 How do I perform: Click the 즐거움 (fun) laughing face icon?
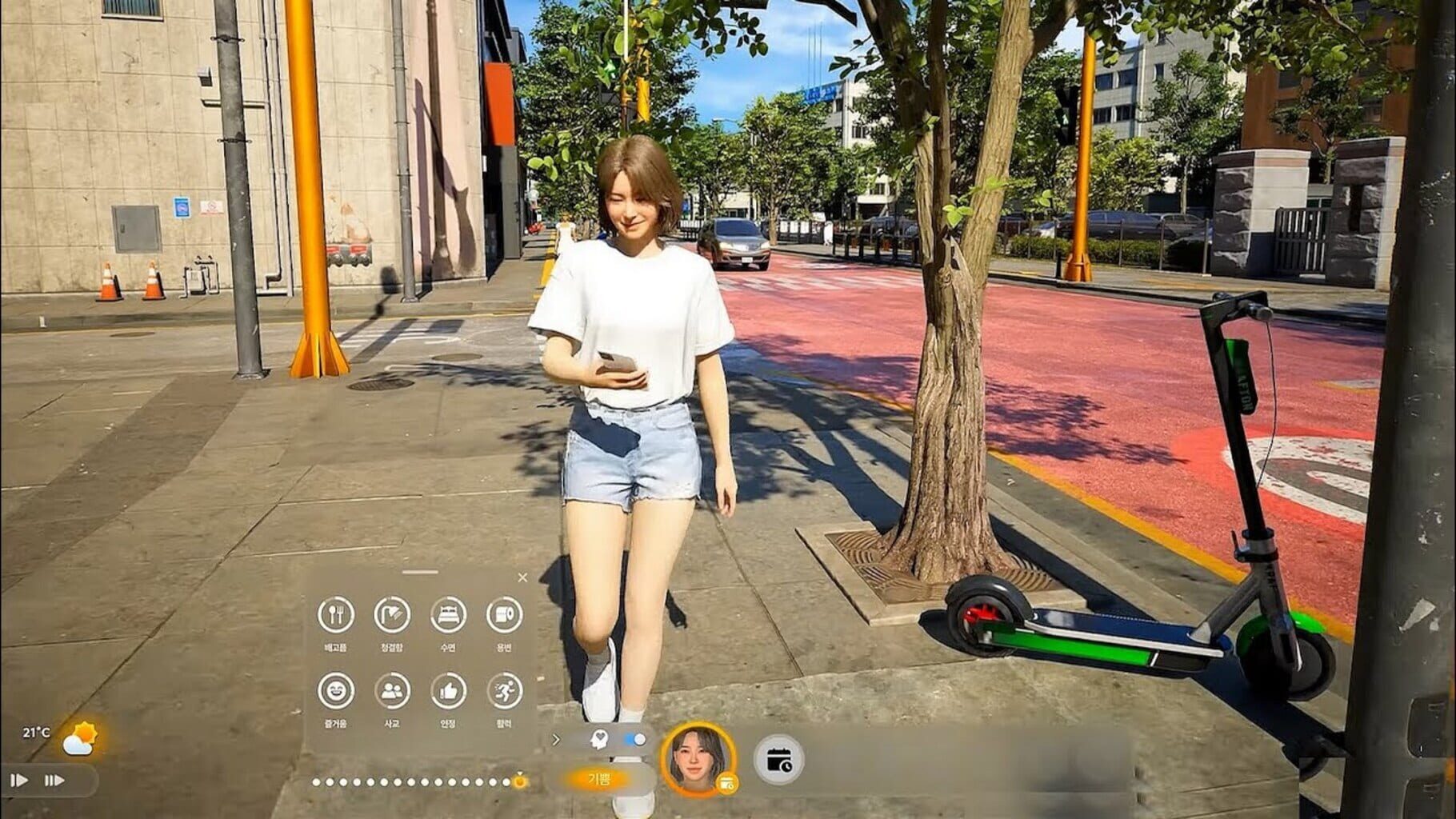click(337, 690)
